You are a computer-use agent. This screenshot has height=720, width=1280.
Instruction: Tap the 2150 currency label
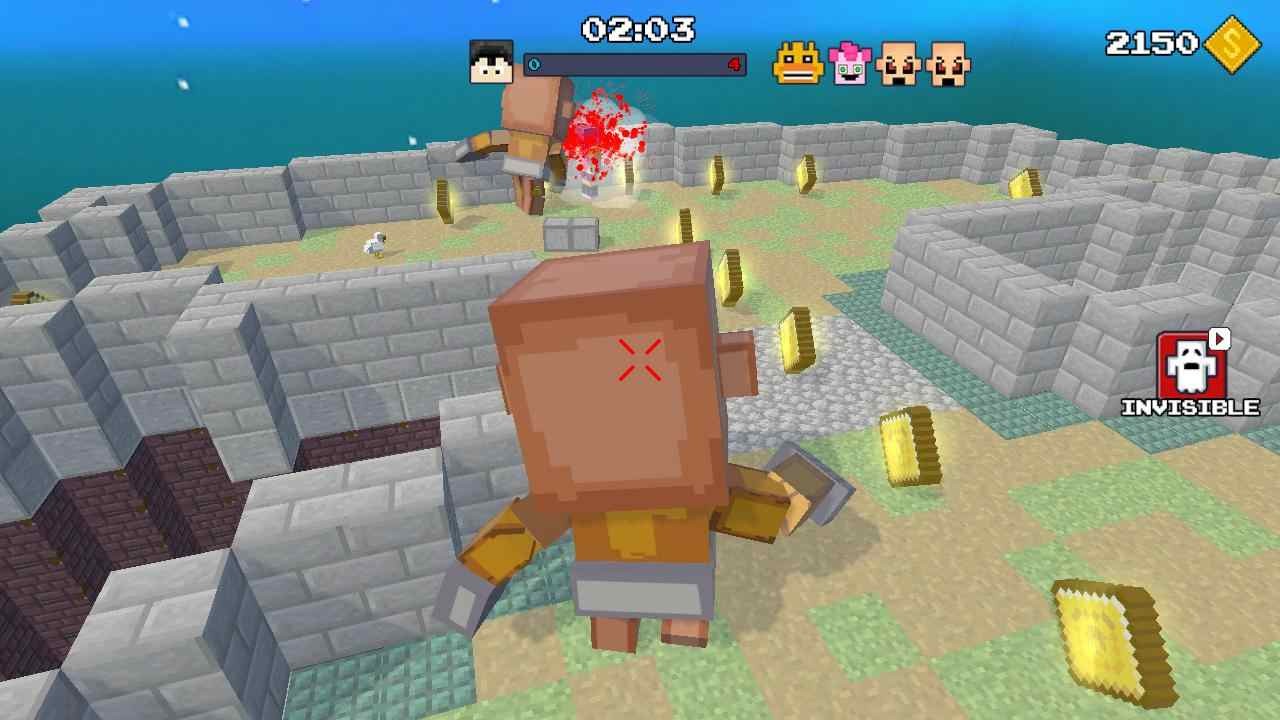point(1149,42)
